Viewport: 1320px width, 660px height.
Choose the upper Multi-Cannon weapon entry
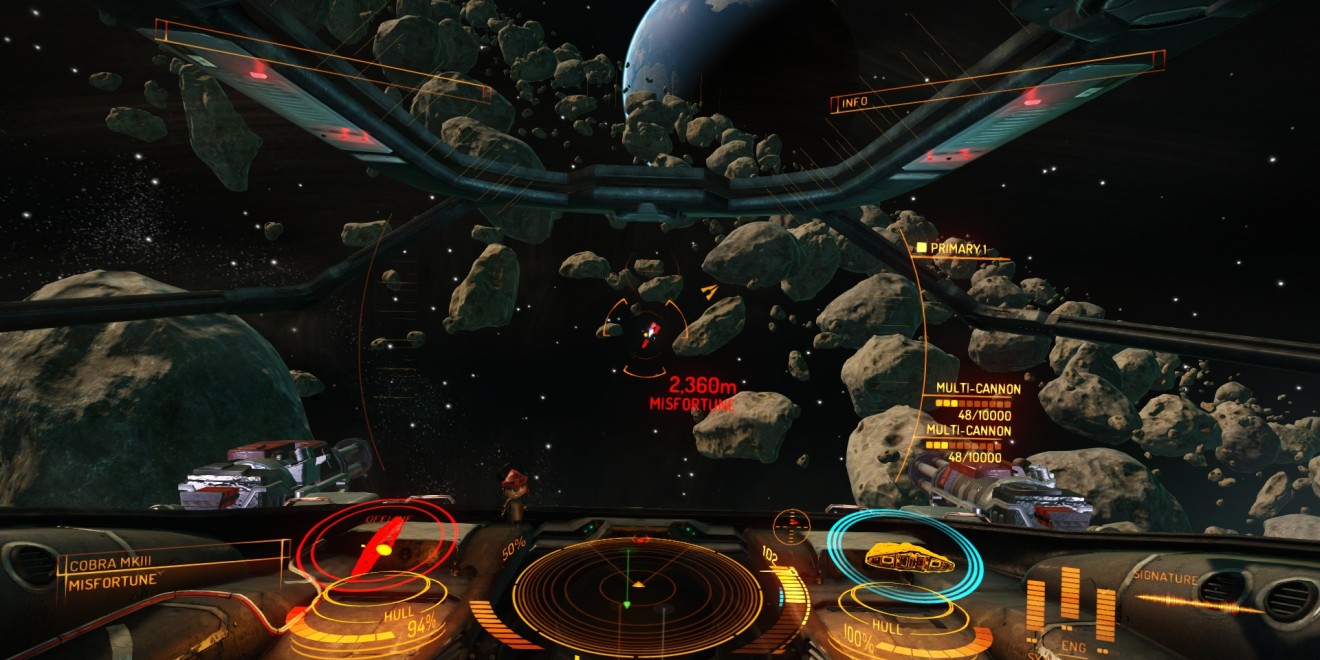(977, 401)
